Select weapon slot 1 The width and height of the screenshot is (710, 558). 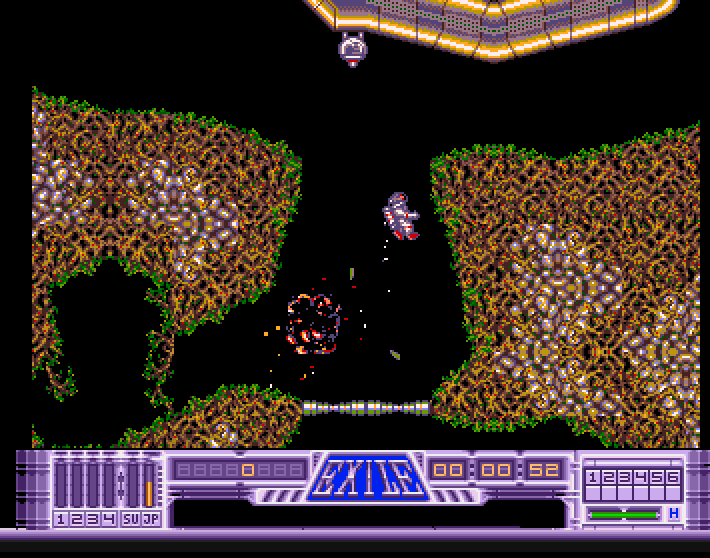pos(61,518)
